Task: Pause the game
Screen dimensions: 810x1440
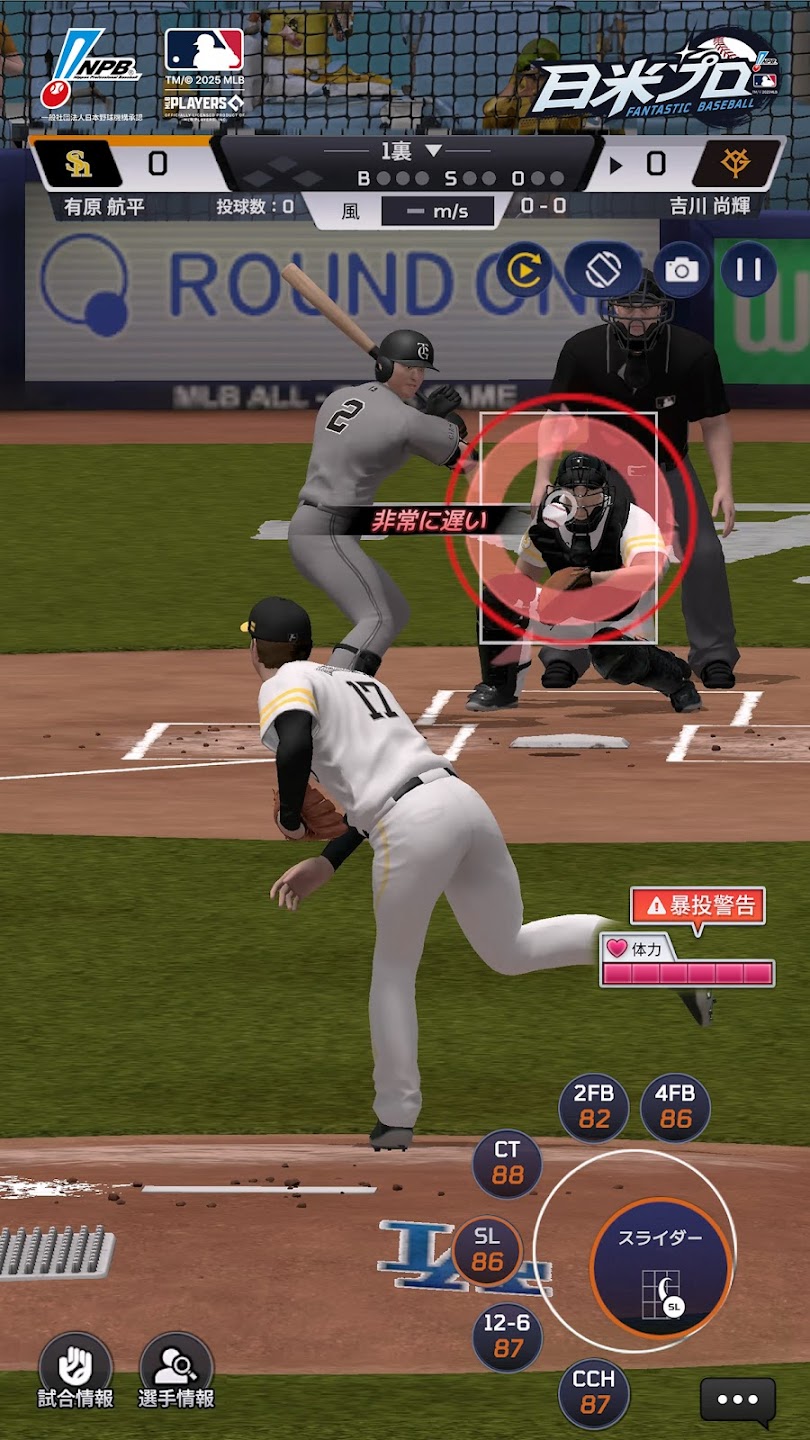Action: (x=749, y=269)
